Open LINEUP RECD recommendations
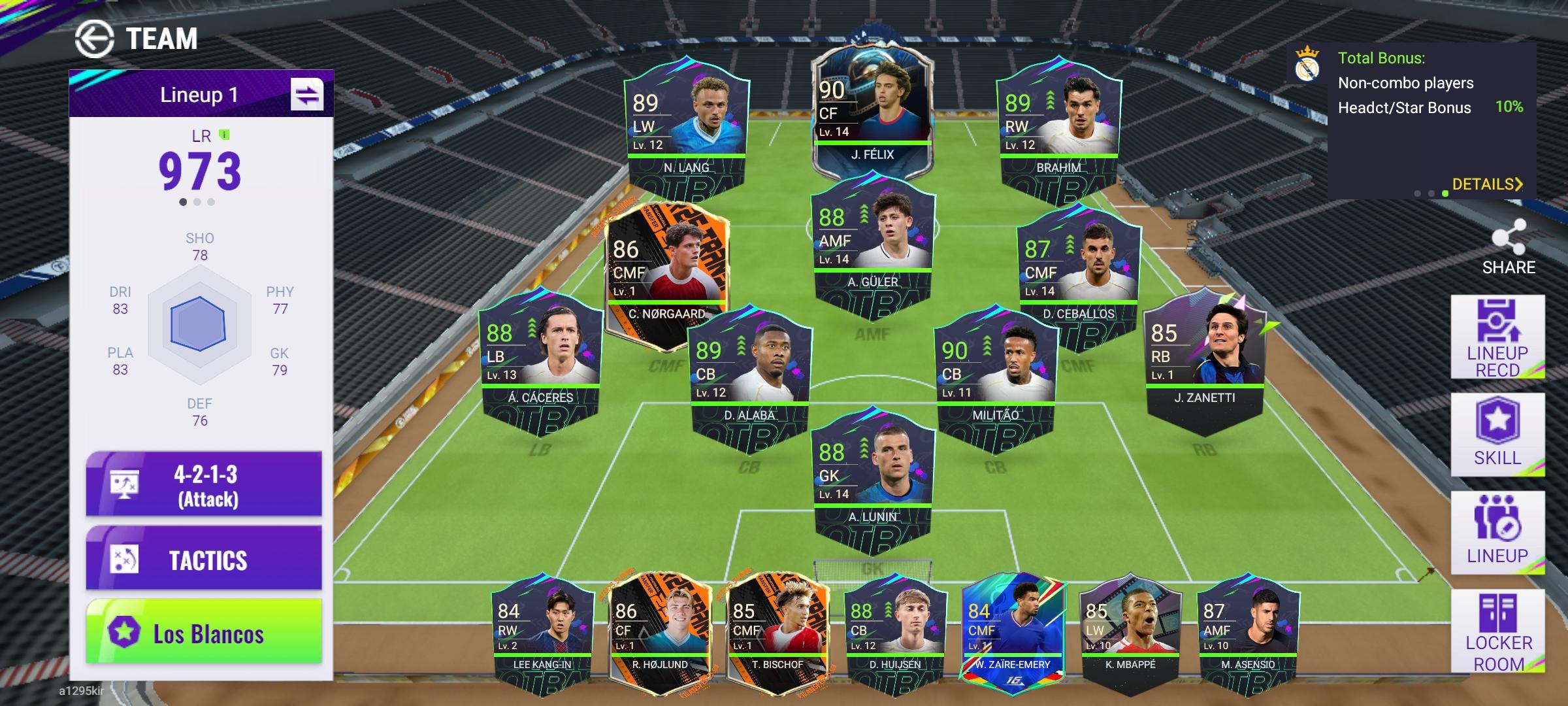 (x=1497, y=337)
